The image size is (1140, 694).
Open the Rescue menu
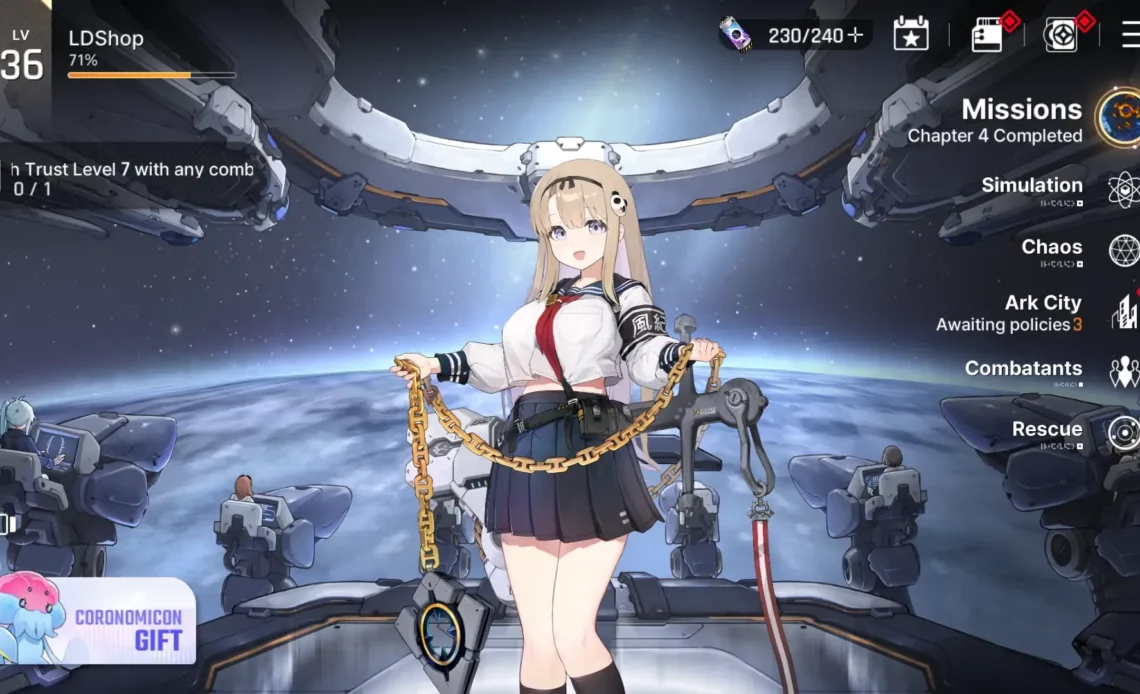click(1046, 431)
